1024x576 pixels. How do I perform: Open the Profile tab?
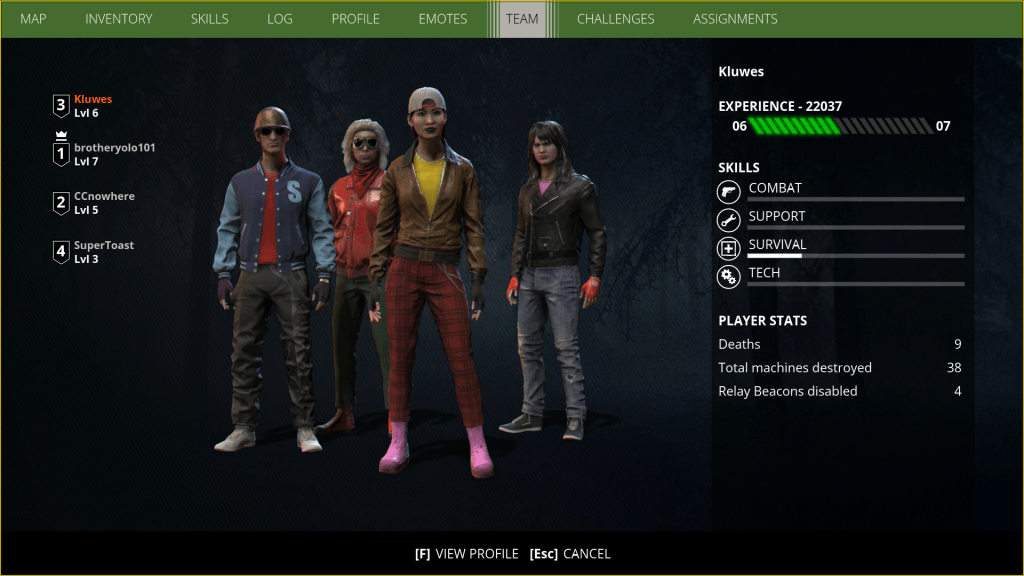point(355,19)
